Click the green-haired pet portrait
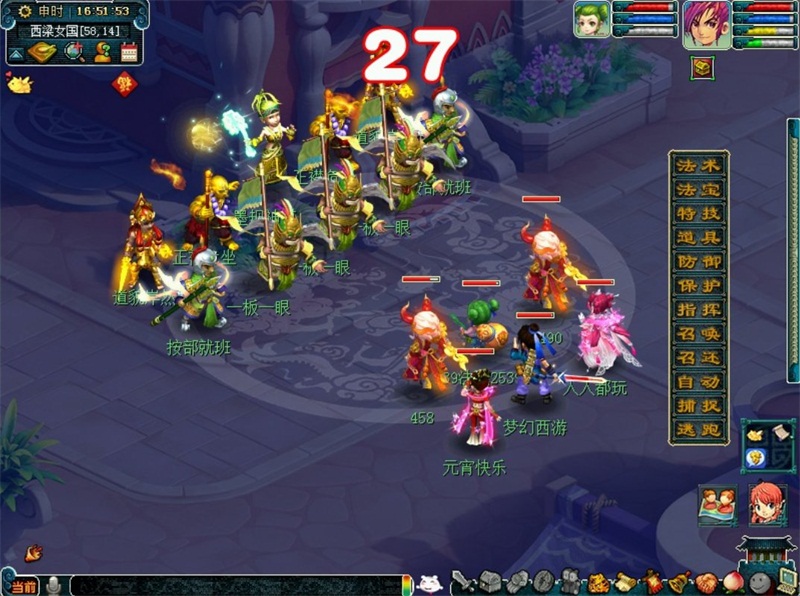Viewport: 800px width, 596px height. pyautogui.click(x=590, y=20)
